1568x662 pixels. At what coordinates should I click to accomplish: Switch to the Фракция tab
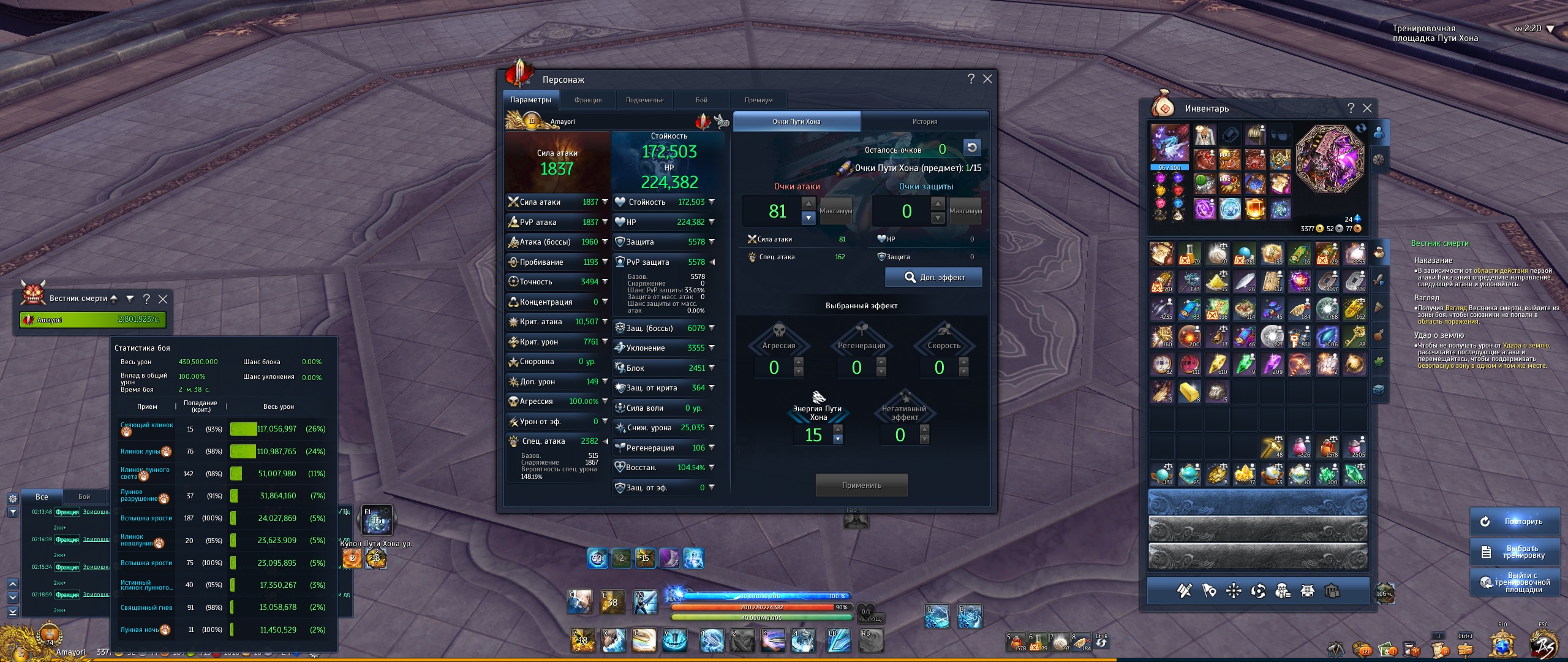pyautogui.click(x=587, y=100)
